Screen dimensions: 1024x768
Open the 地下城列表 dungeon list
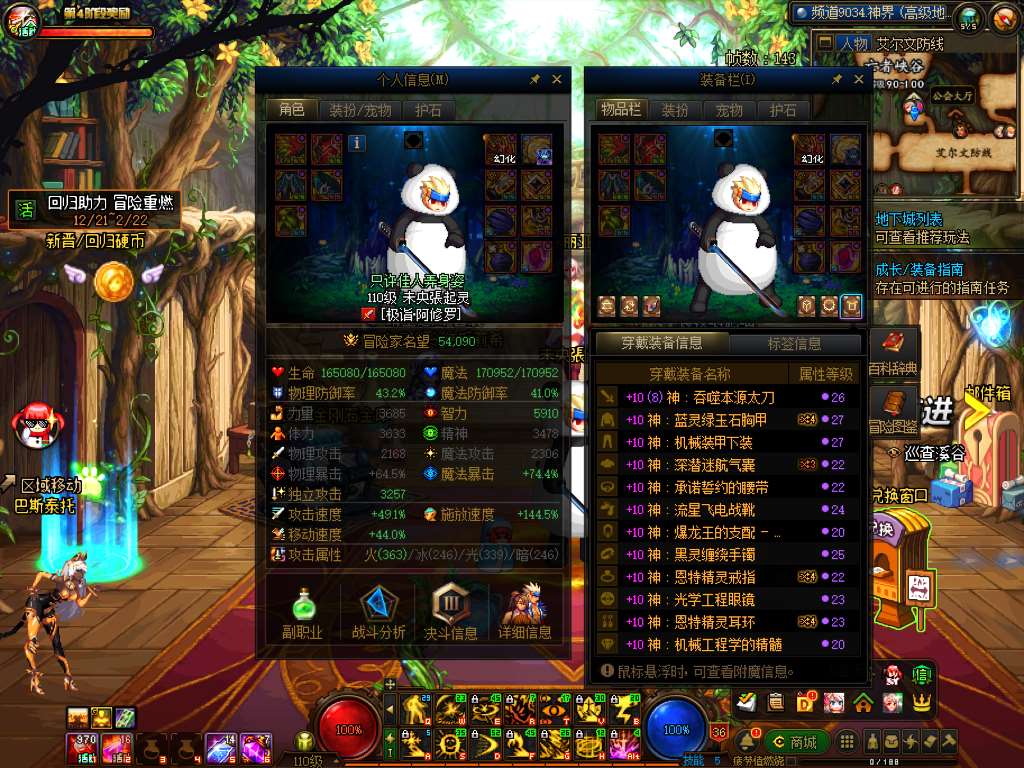click(x=908, y=219)
